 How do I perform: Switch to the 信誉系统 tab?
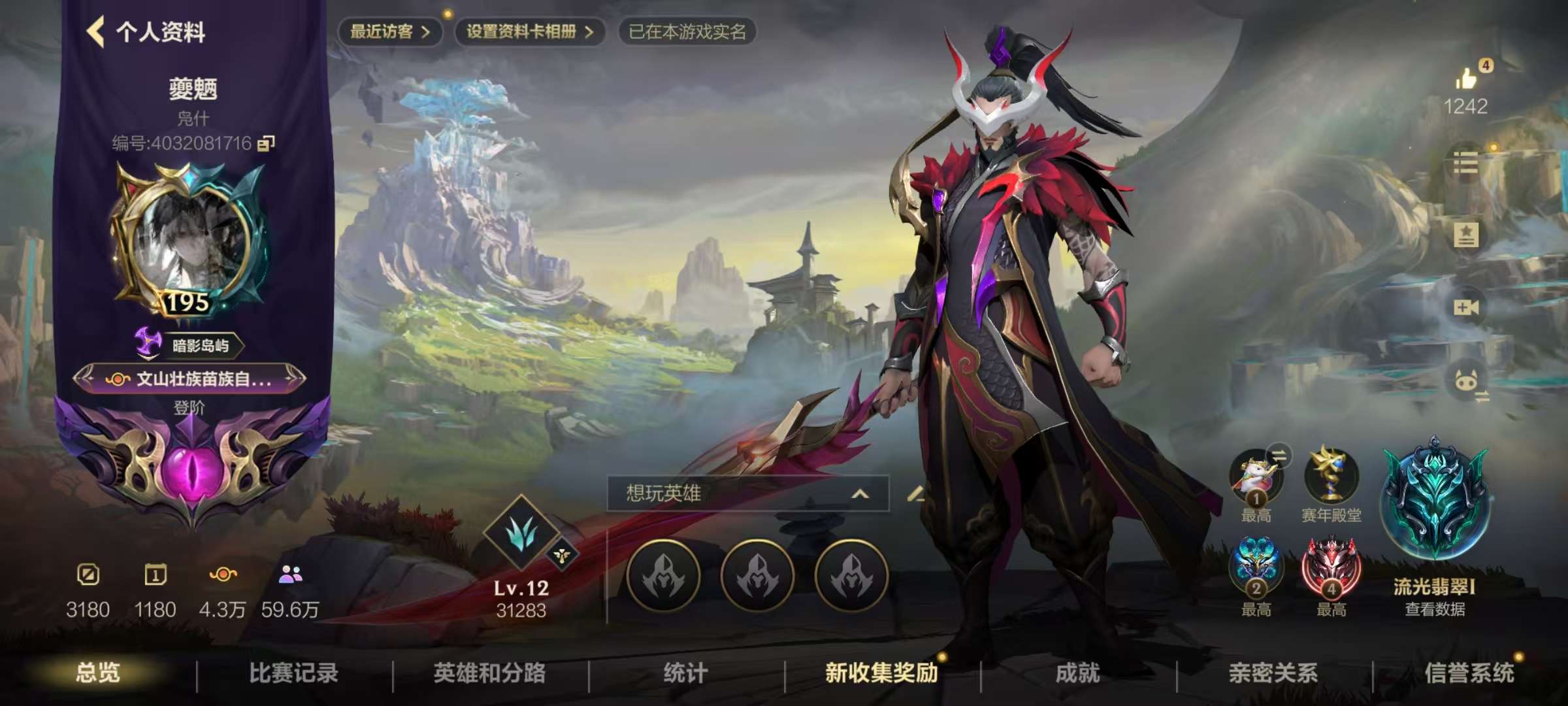tap(1469, 673)
